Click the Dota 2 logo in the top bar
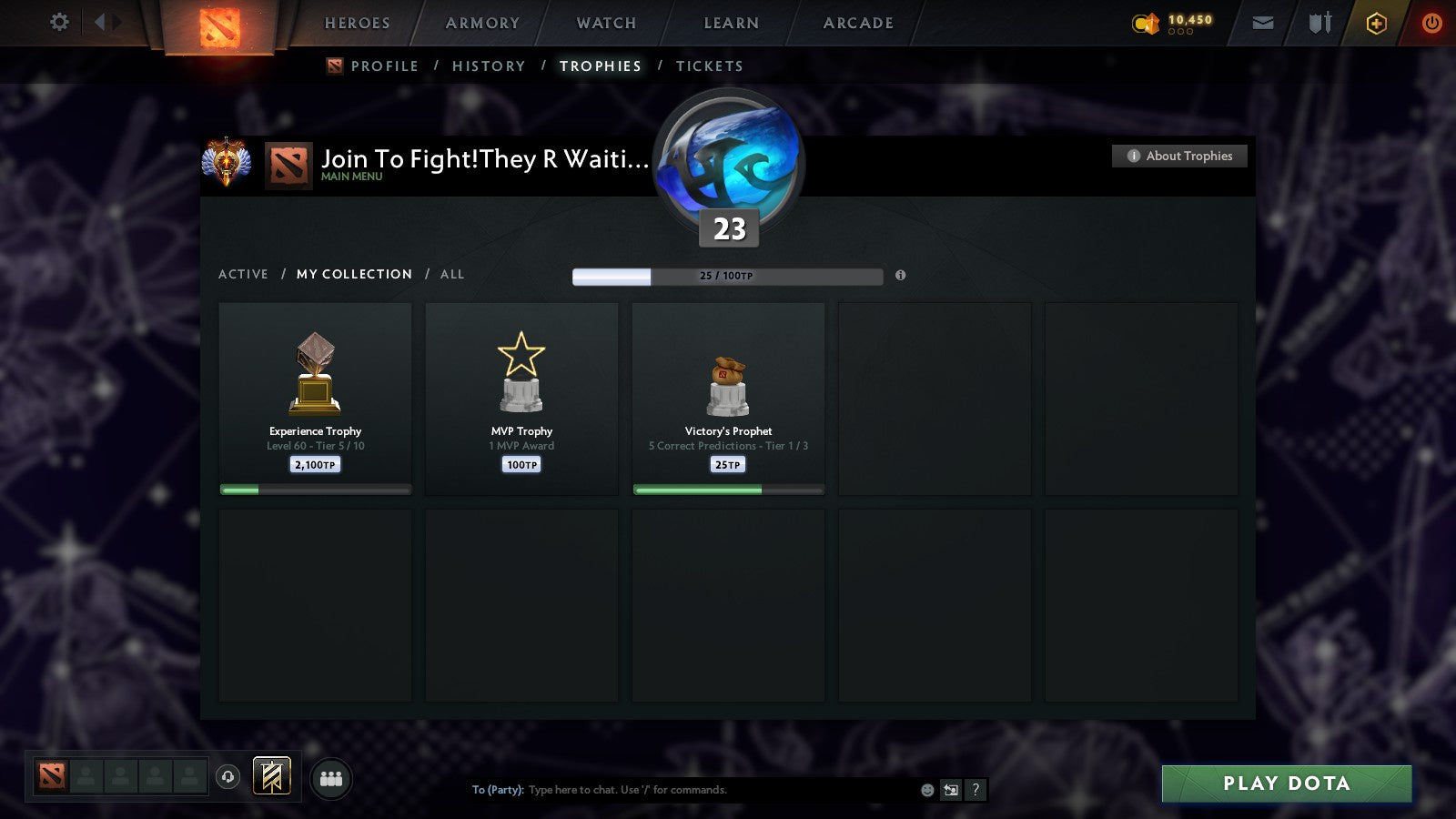The width and height of the screenshot is (1456, 819). tap(218, 25)
